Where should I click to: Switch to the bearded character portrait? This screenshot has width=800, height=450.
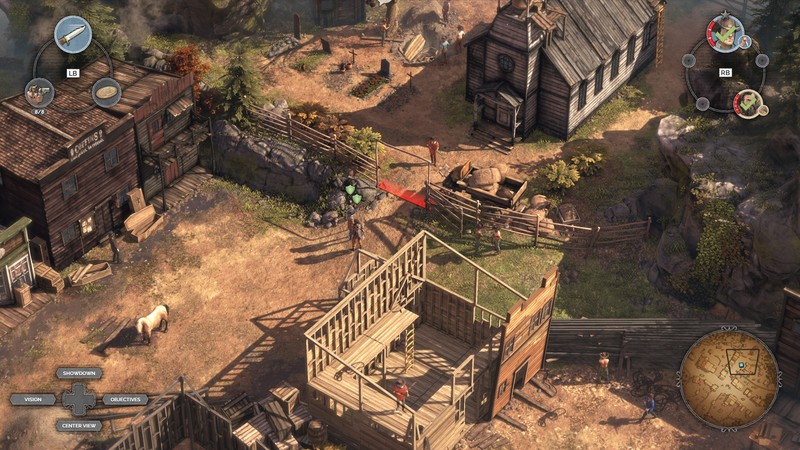tap(748, 102)
